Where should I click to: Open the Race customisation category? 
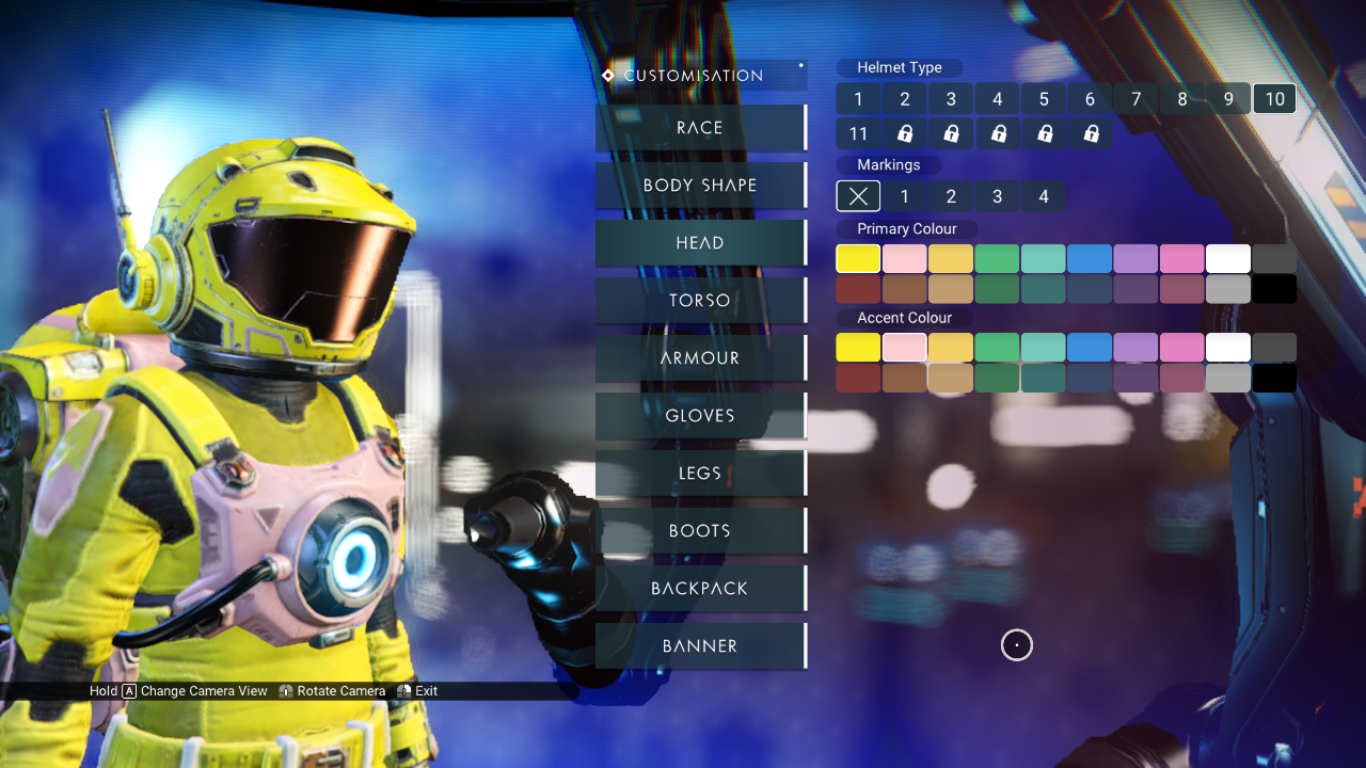(x=700, y=128)
